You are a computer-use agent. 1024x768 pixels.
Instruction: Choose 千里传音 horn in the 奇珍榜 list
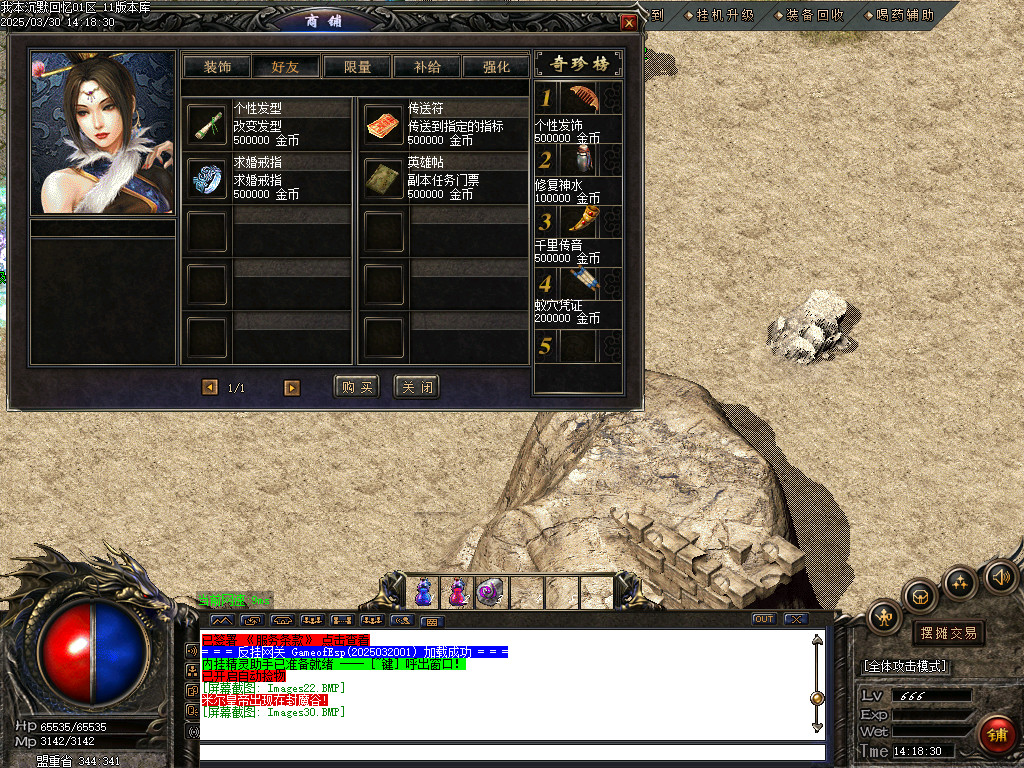(582, 222)
